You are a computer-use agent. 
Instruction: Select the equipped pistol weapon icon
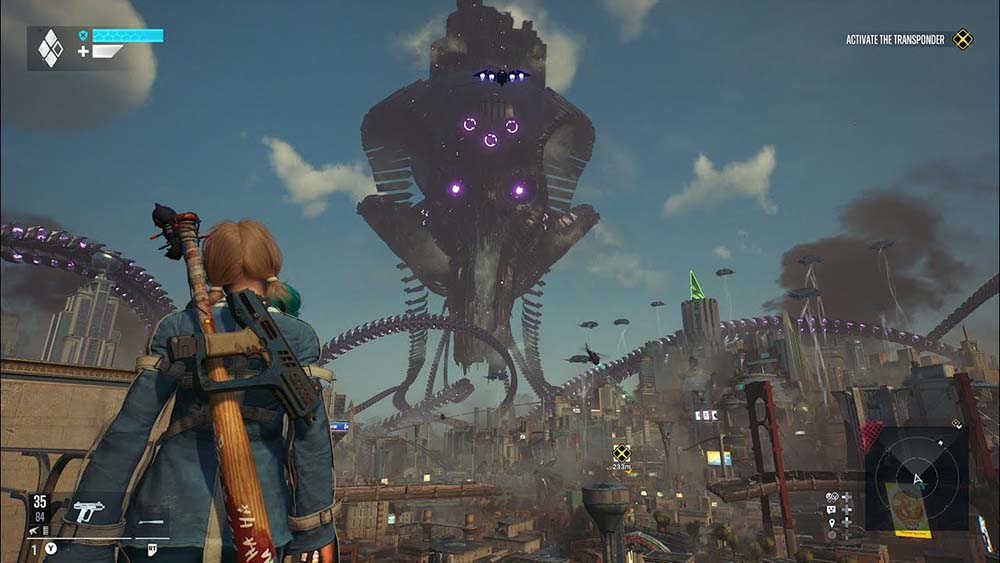88,511
